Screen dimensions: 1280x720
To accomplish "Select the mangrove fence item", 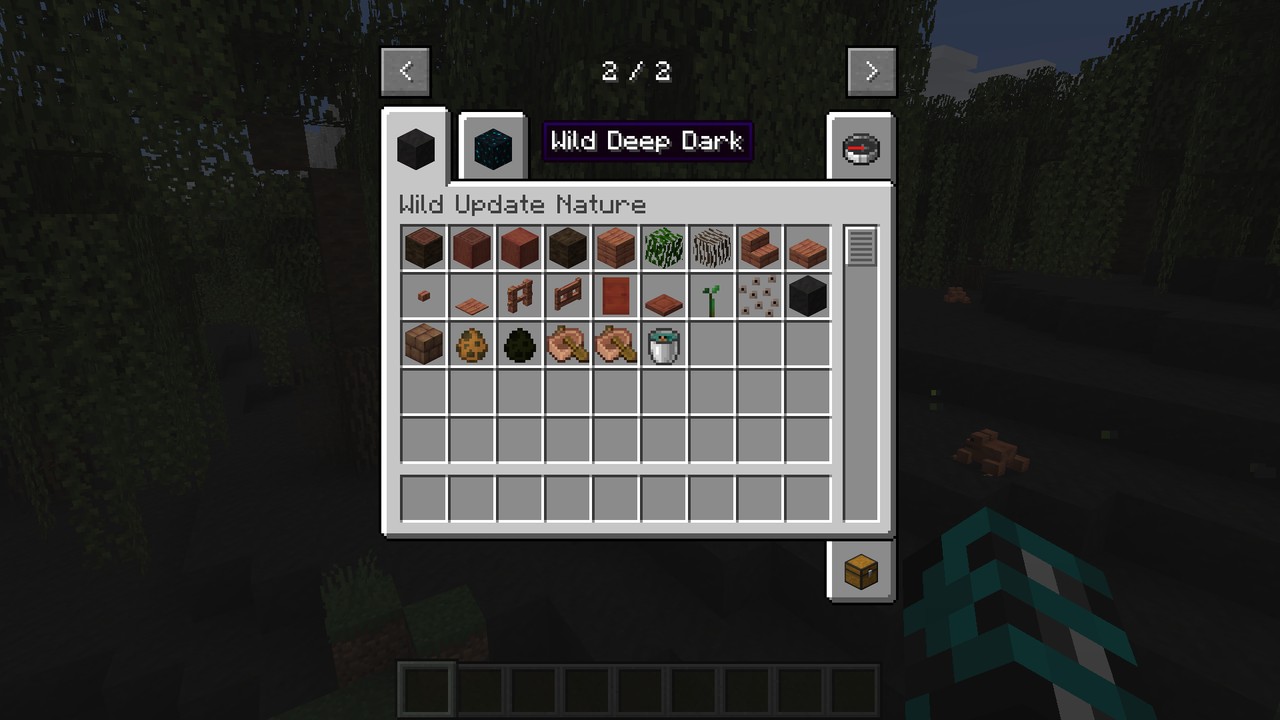I will 520,297.
